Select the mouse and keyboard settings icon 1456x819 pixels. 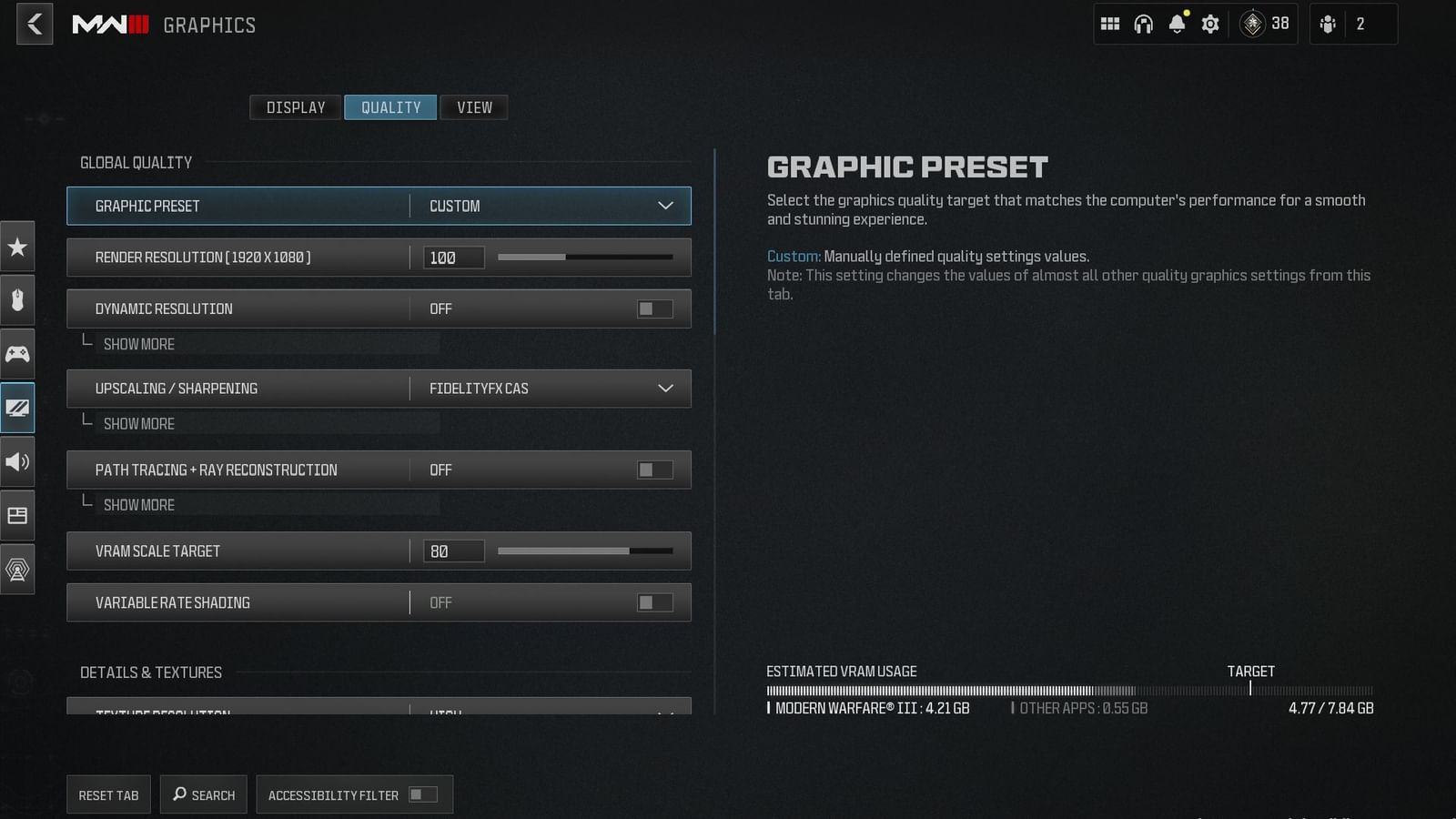[x=17, y=300]
